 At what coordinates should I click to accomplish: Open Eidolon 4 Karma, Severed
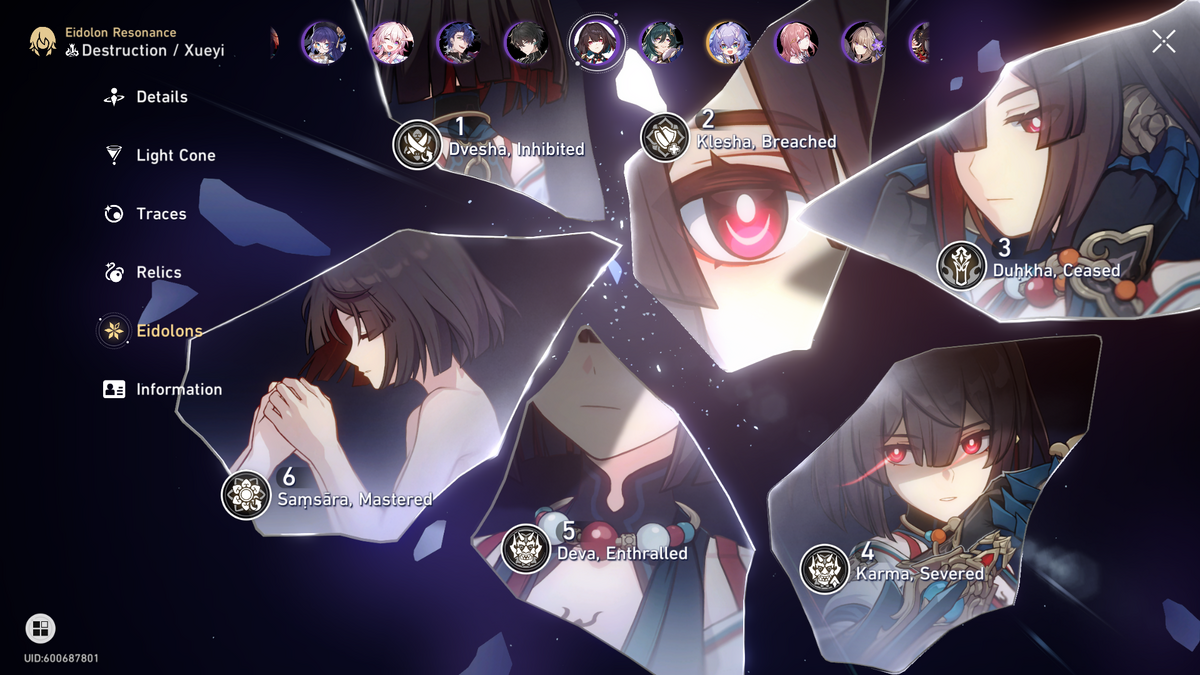point(825,570)
